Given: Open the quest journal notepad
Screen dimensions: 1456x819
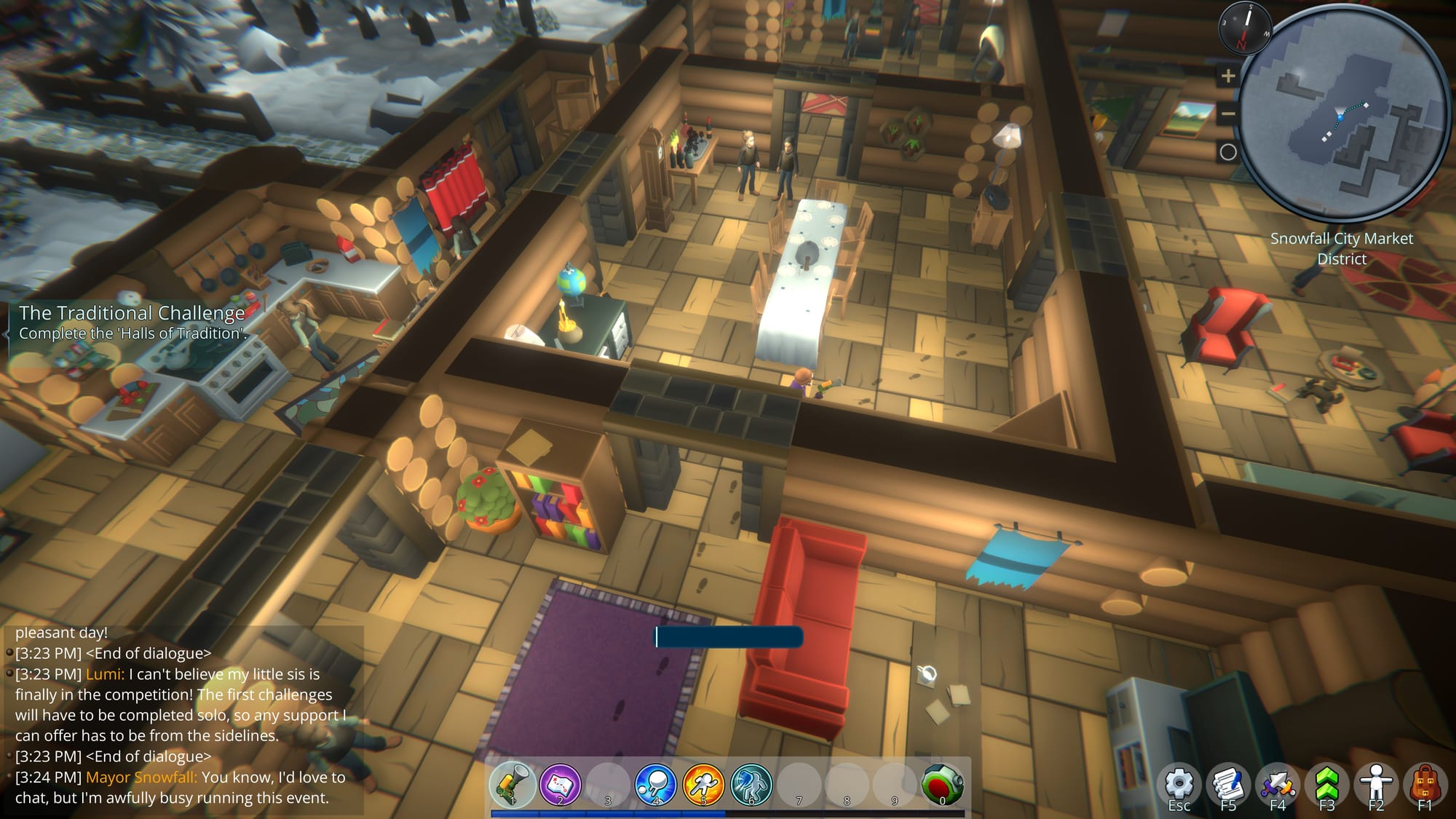Looking at the screenshot, I should coord(1228,785).
